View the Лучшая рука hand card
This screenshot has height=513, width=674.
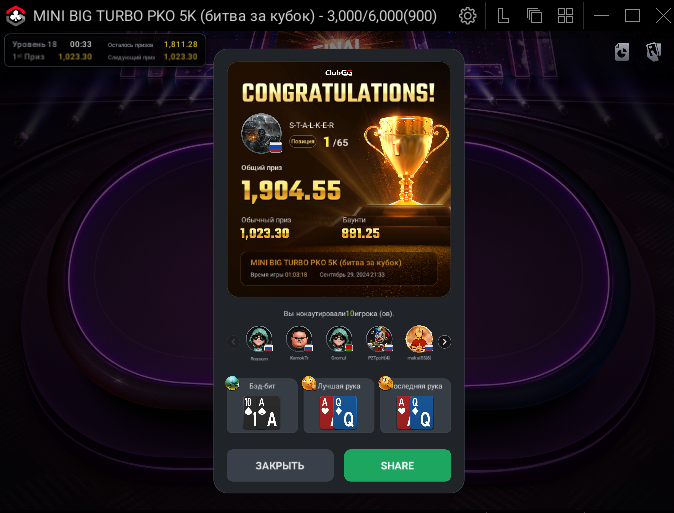tap(338, 405)
